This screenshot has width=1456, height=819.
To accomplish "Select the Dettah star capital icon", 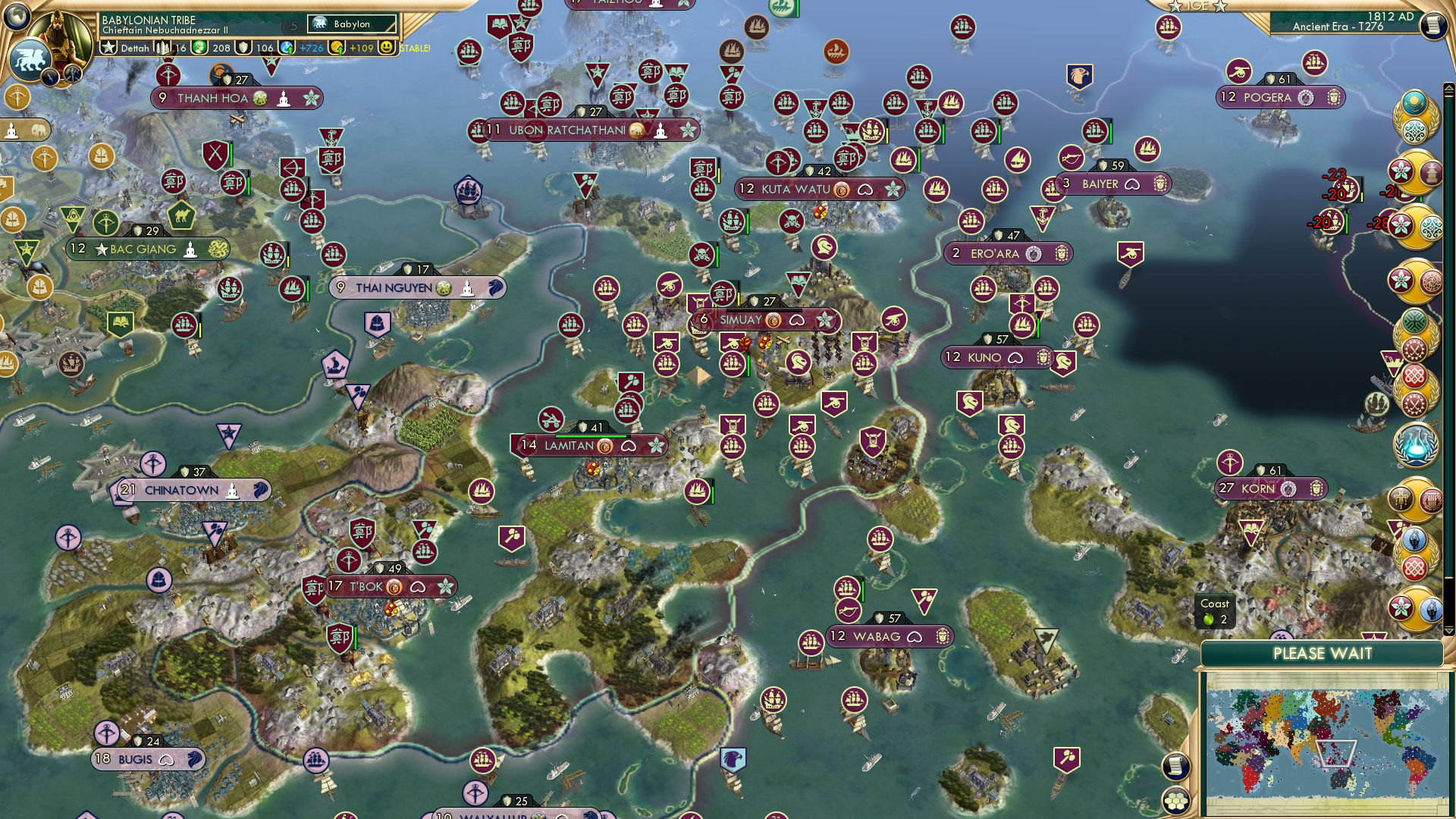I will pos(109,49).
